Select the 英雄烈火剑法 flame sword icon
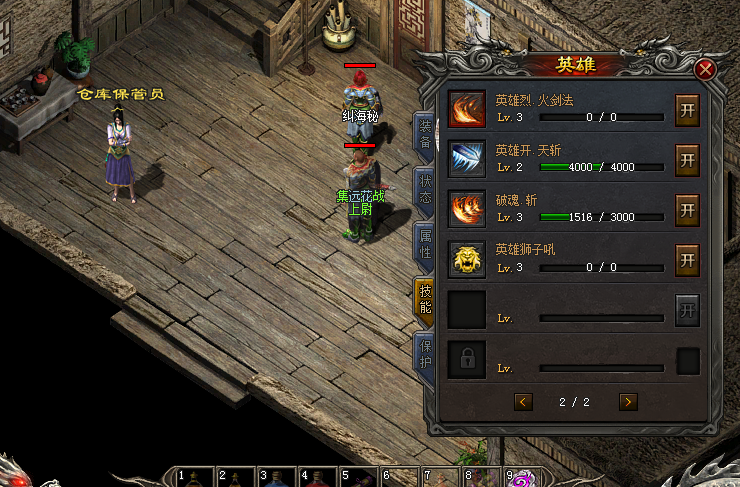 click(x=467, y=109)
